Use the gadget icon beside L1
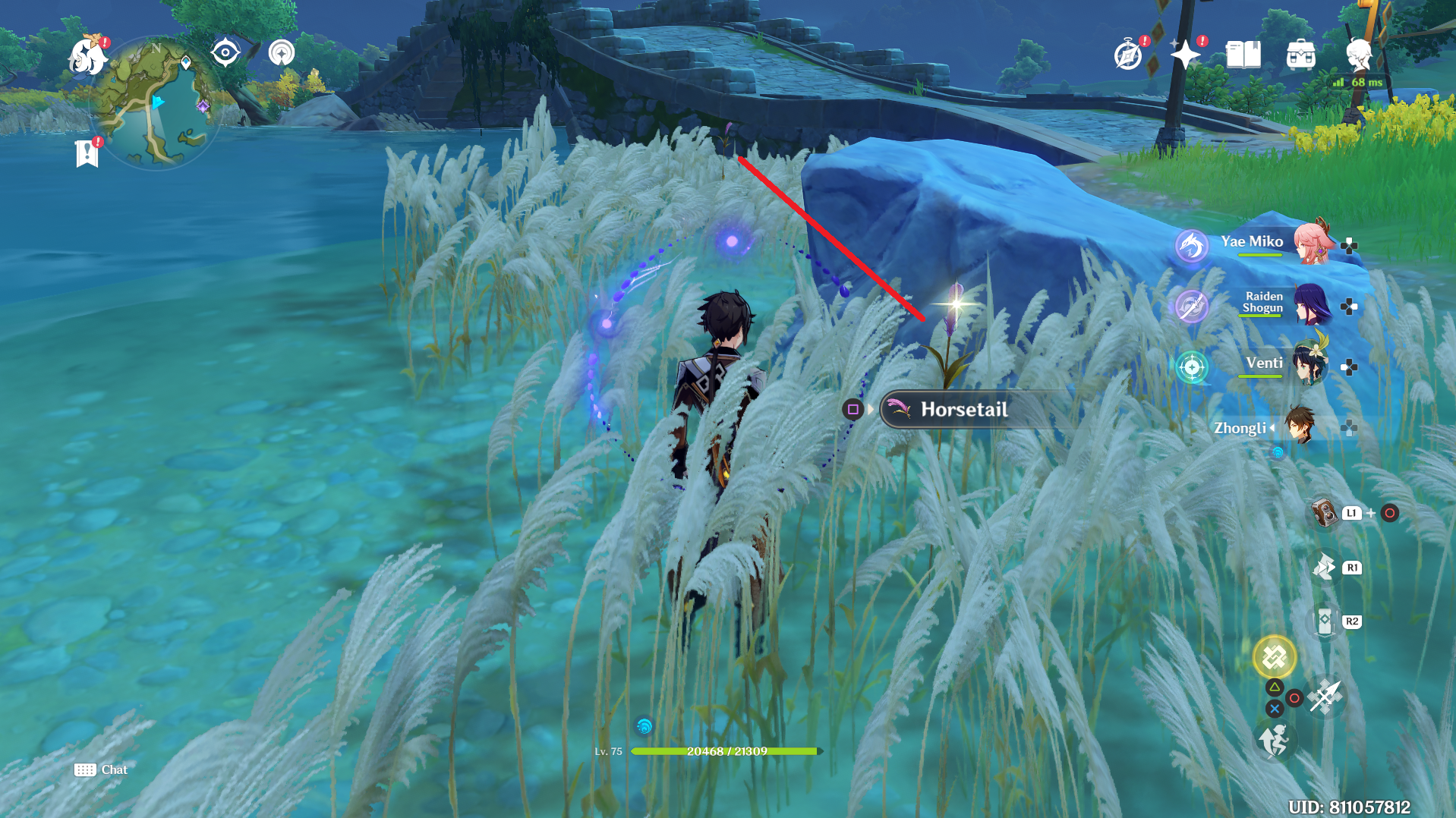Viewport: 1456px width, 818px height. pyautogui.click(x=1324, y=513)
